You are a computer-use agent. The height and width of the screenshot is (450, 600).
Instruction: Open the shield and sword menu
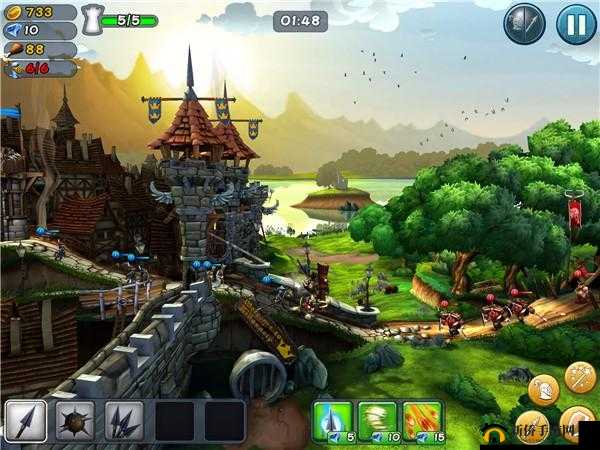tap(523, 22)
